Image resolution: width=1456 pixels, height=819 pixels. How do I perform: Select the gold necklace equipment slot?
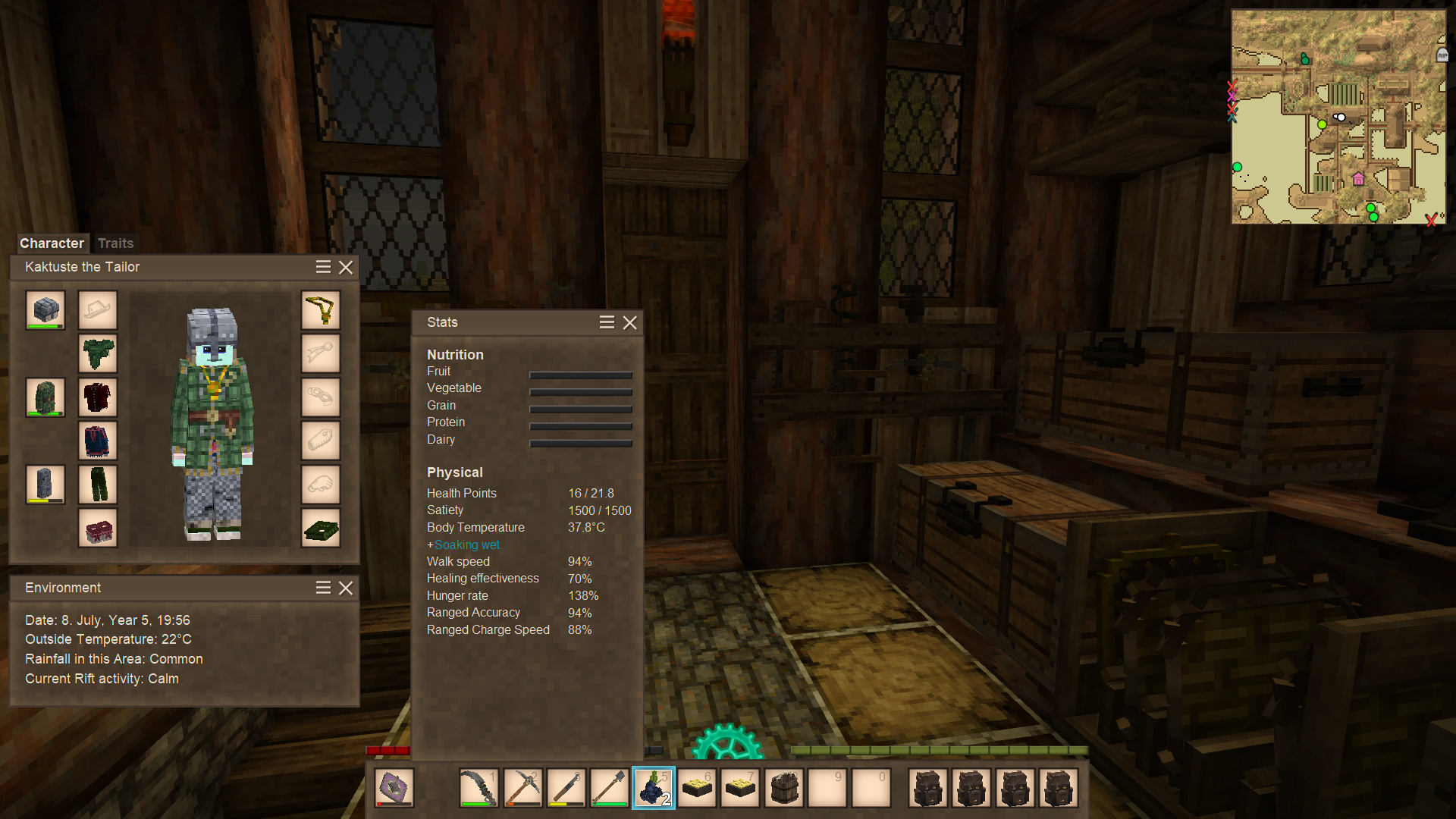click(x=321, y=309)
